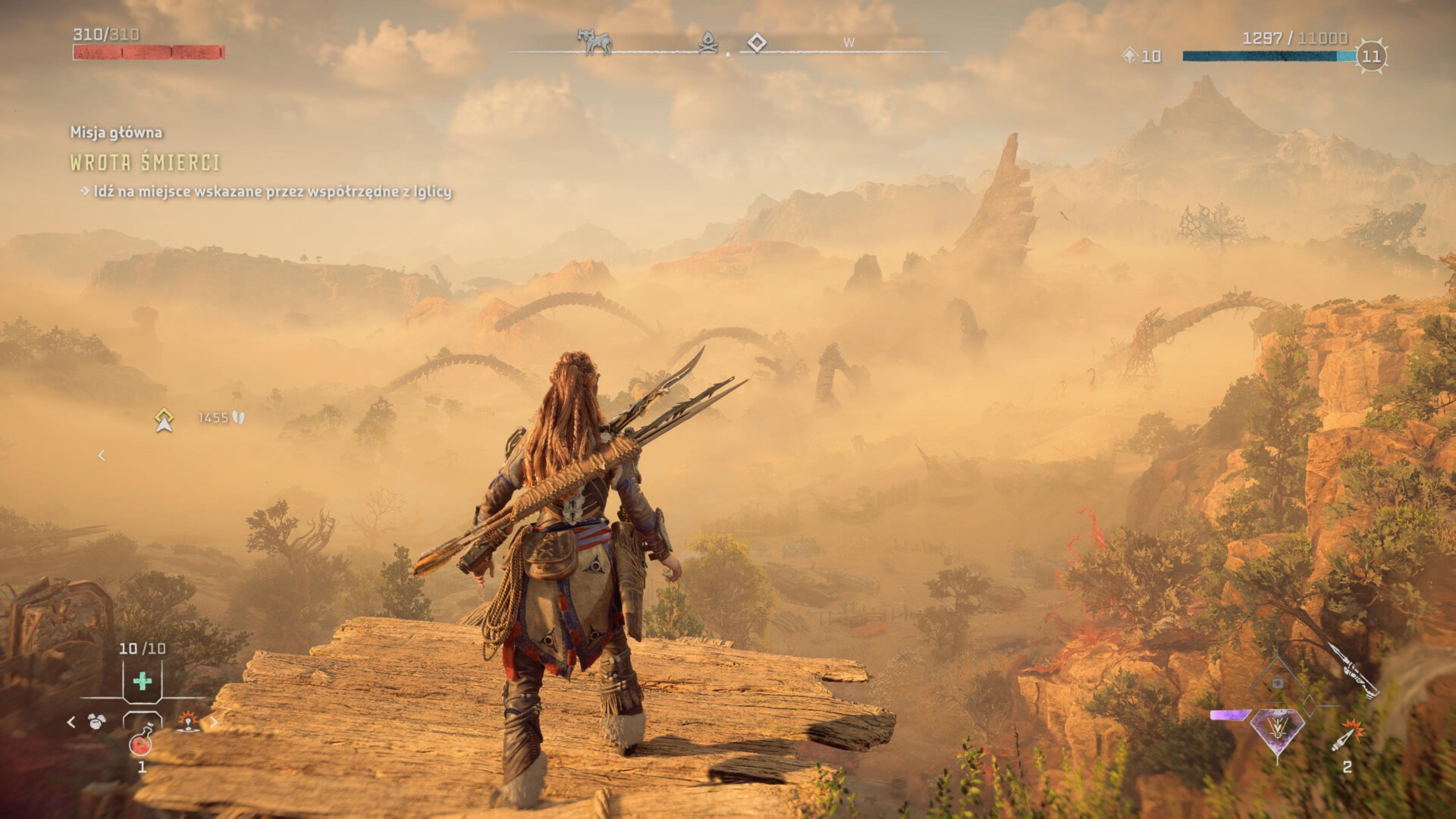The image size is (1456, 819).
Task: Cycle tools with the right arrow
Action: [x=214, y=722]
